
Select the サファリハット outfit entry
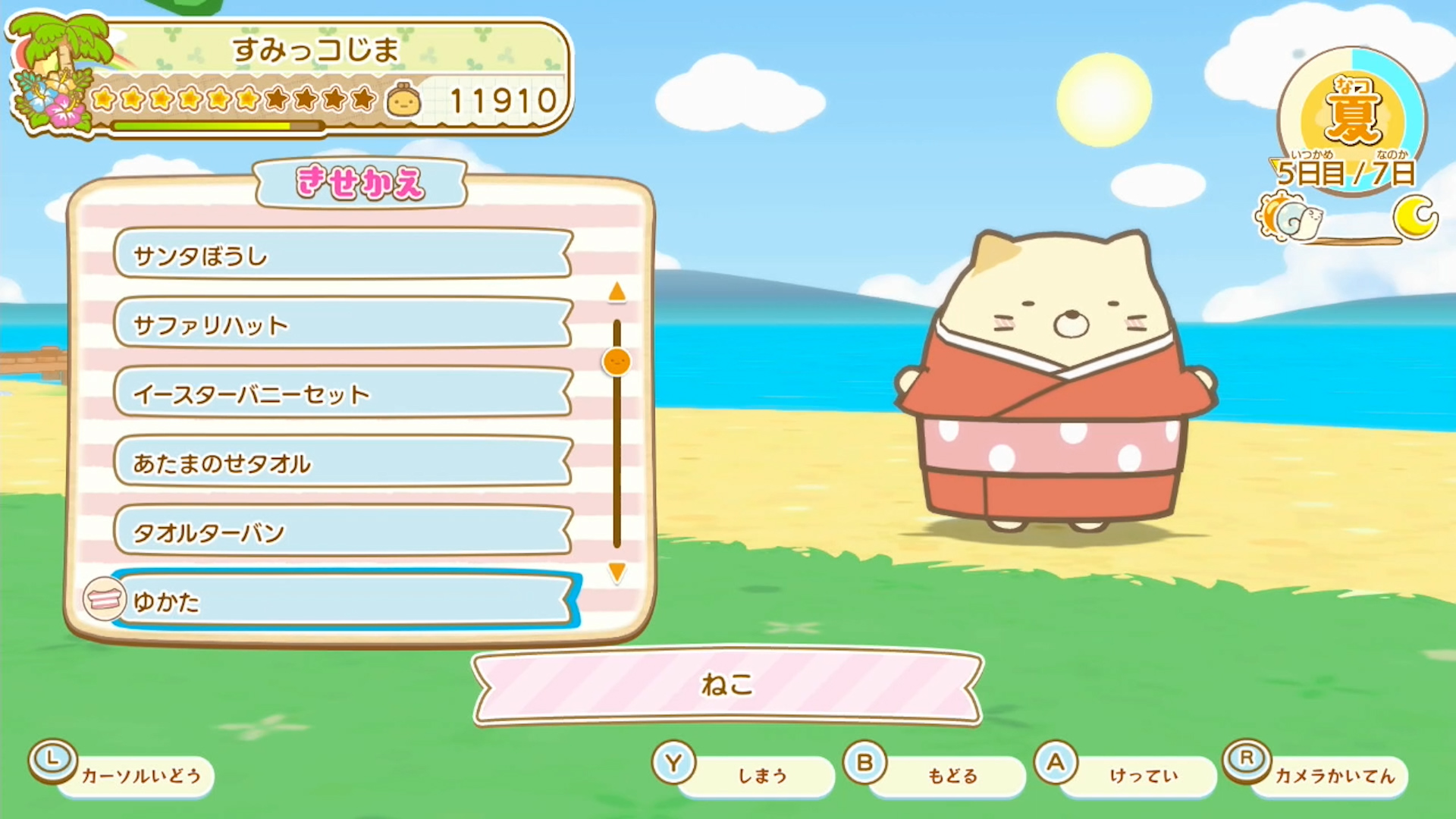point(341,325)
